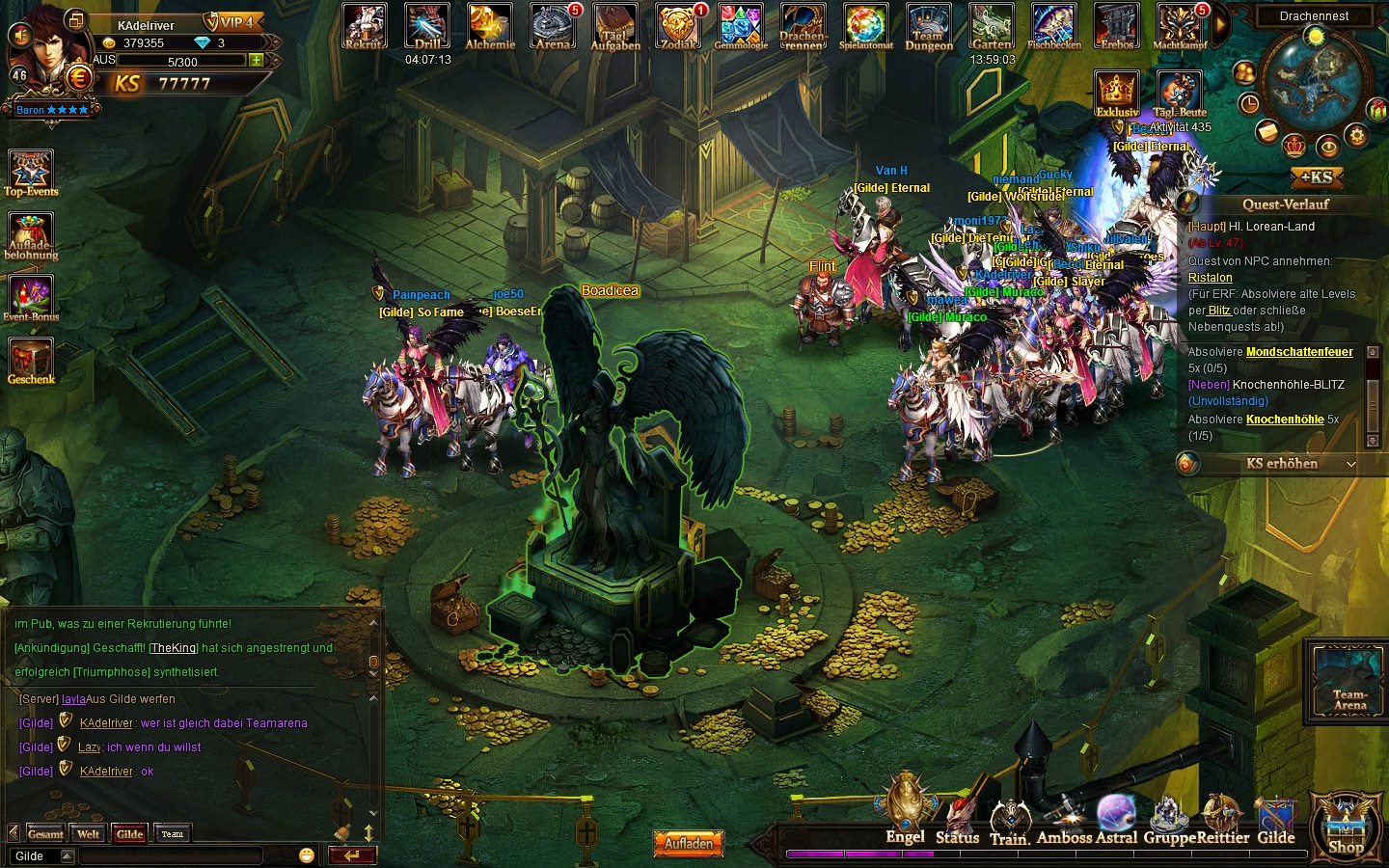The image size is (1389, 868).
Task: Open the Rekrut menu icon
Action: 364,26
